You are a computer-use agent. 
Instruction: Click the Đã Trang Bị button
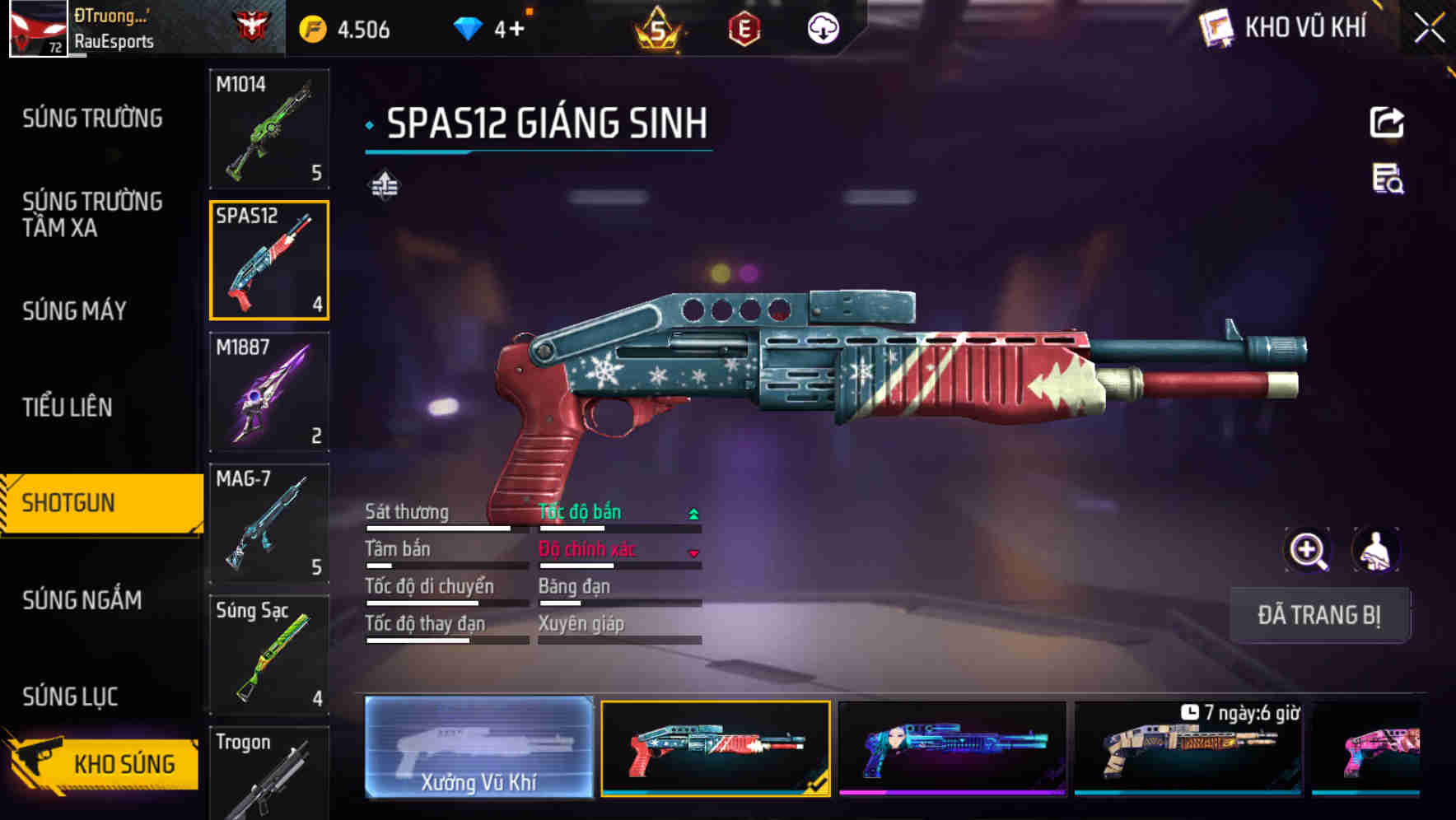tap(1319, 615)
